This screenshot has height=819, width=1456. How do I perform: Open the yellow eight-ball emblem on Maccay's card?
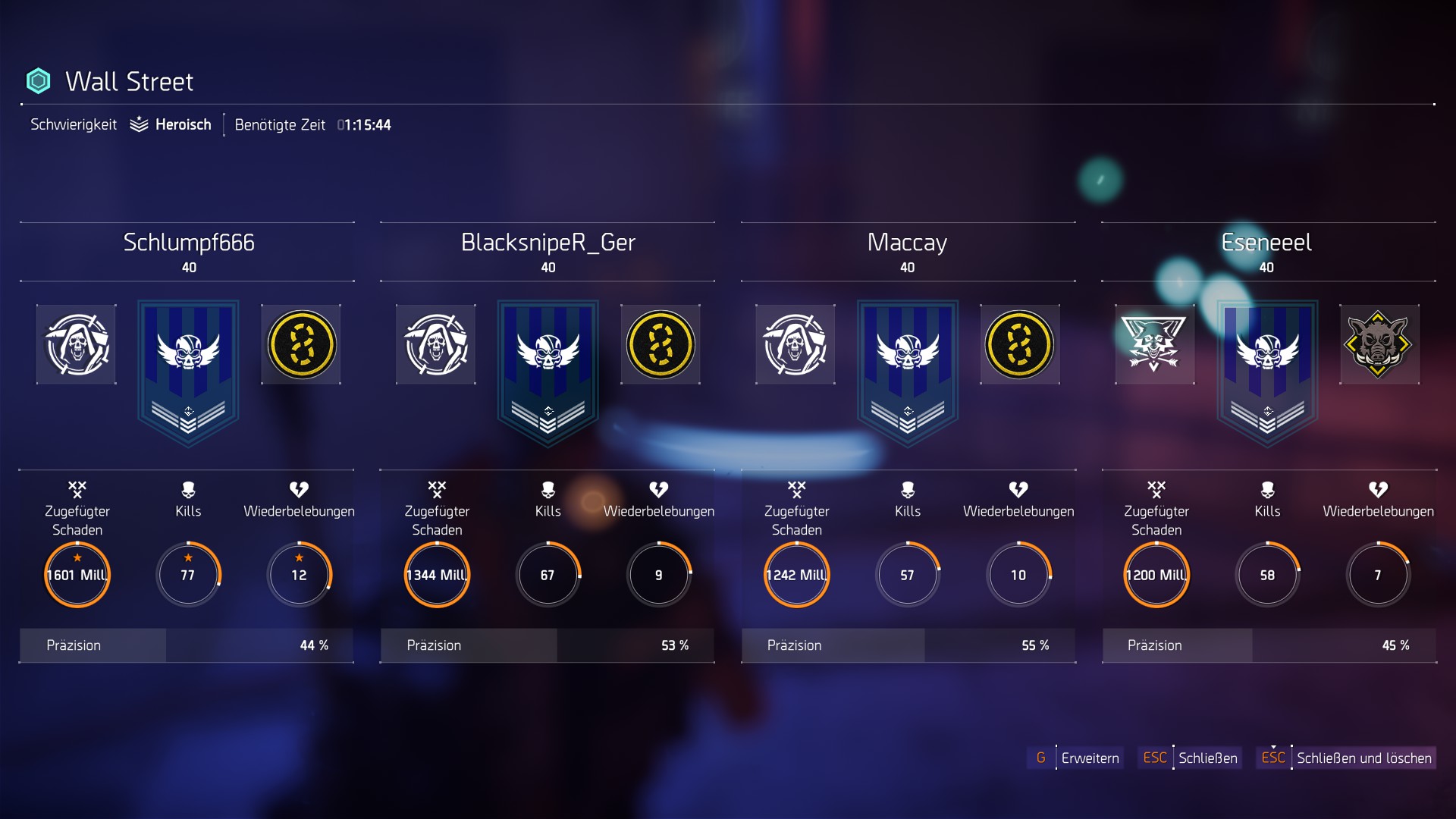coord(1020,344)
